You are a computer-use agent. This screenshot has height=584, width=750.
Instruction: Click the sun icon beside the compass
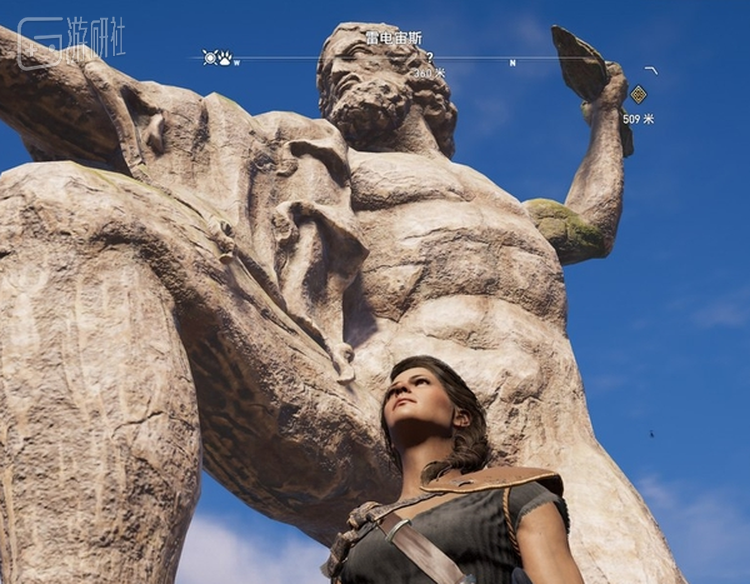click(x=210, y=58)
